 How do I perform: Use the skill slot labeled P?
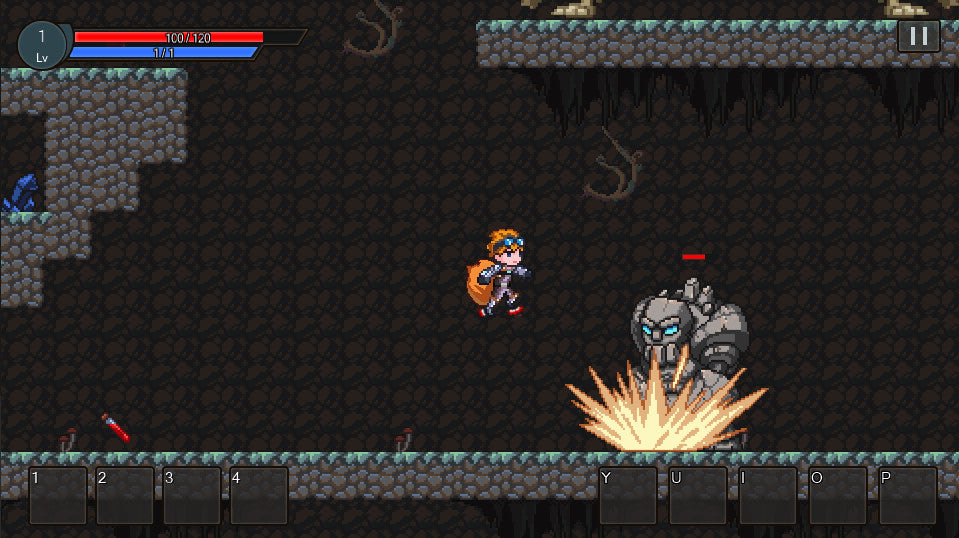click(908, 495)
